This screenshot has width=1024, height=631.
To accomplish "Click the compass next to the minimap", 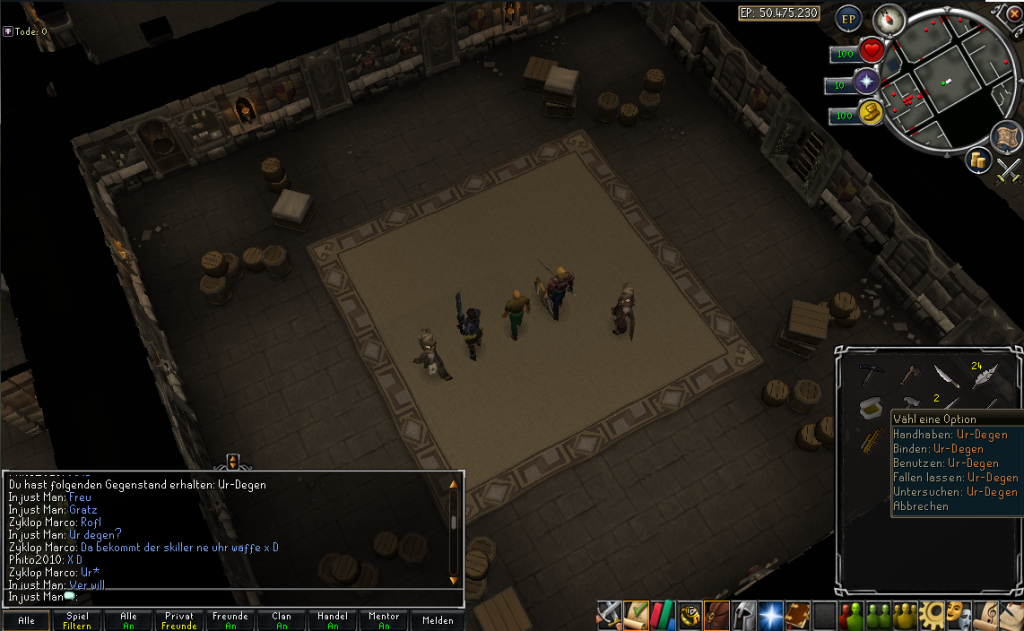I will [x=888, y=19].
